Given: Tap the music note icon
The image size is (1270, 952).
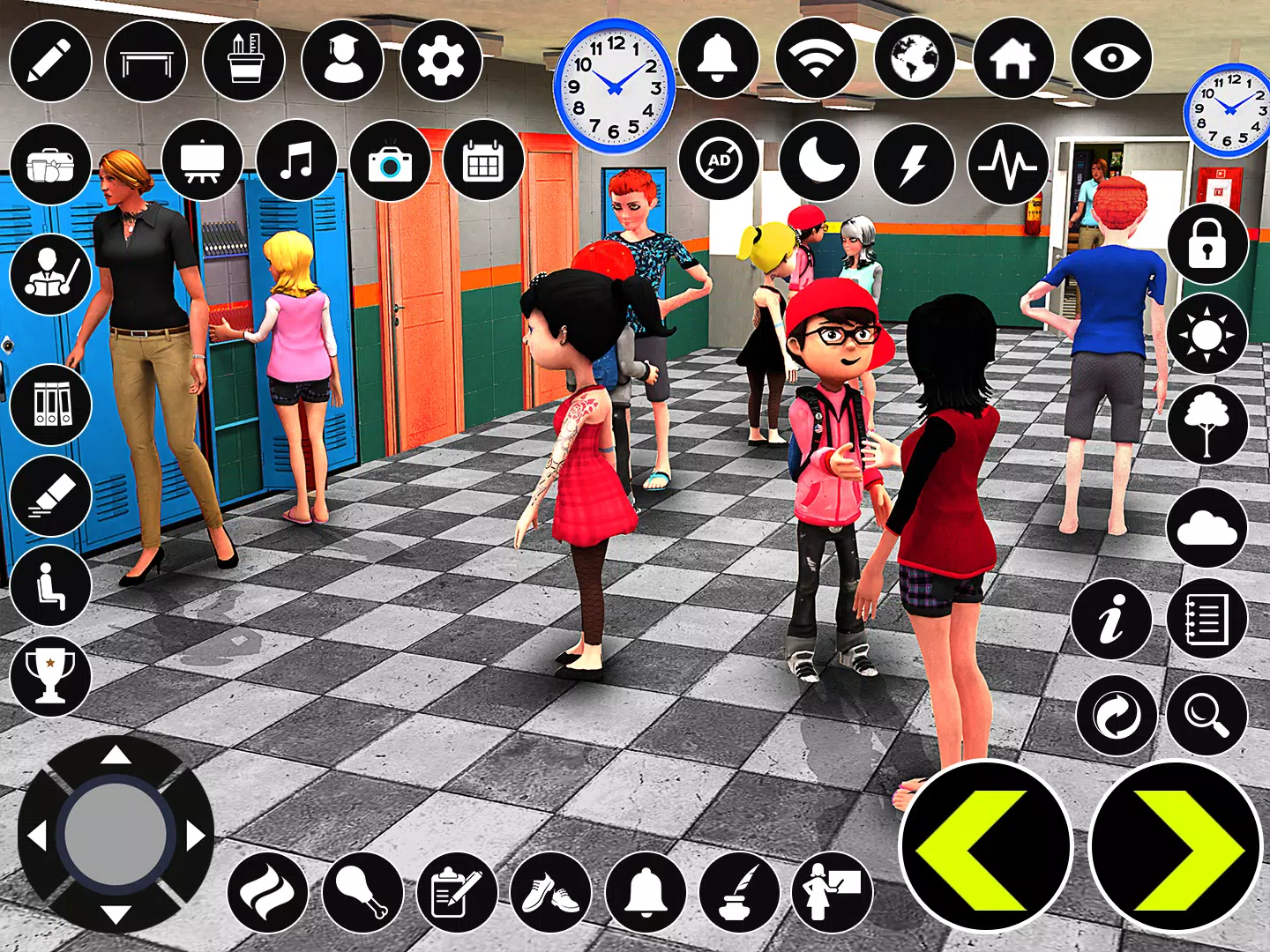Looking at the screenshot, I should coord(296,163).
